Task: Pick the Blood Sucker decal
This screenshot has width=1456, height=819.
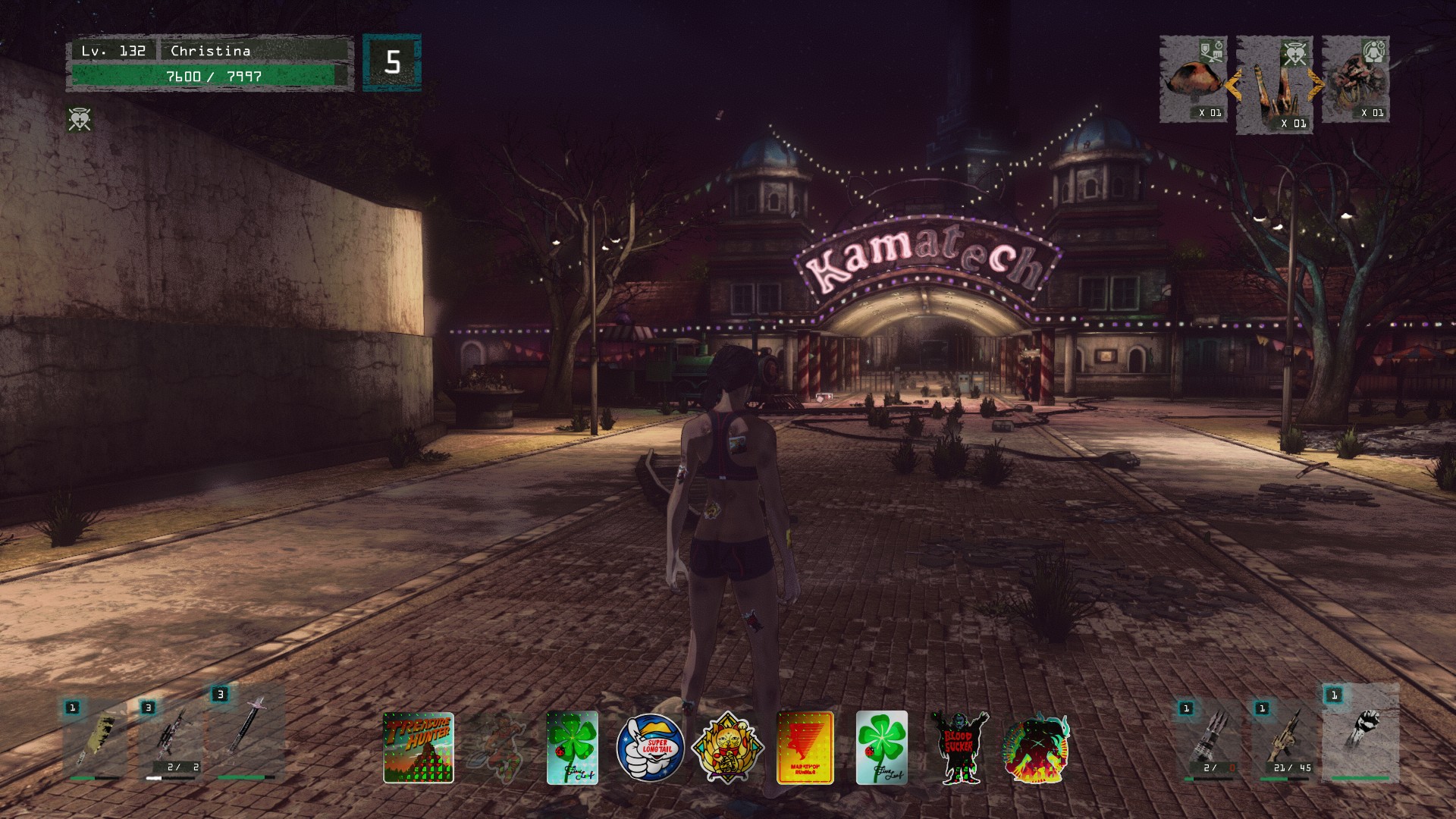Action: click(959, 748)
